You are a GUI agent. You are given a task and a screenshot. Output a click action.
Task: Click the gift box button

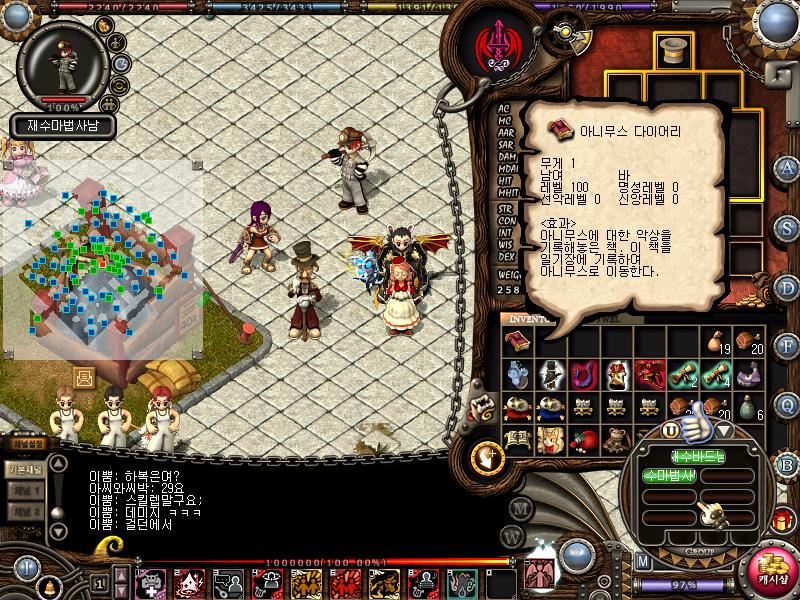782,521
